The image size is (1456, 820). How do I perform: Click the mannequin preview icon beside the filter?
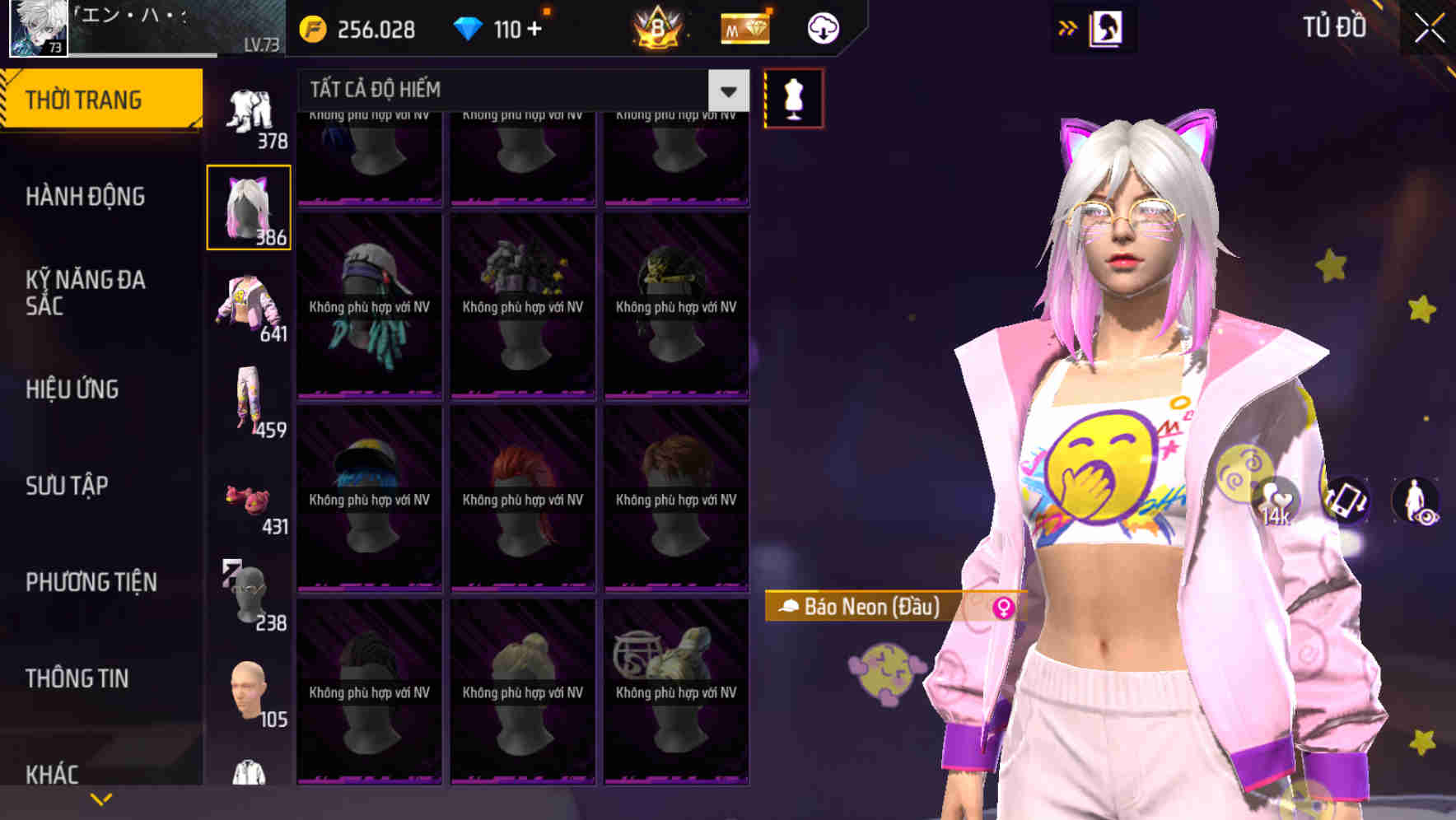pos(793,96)
